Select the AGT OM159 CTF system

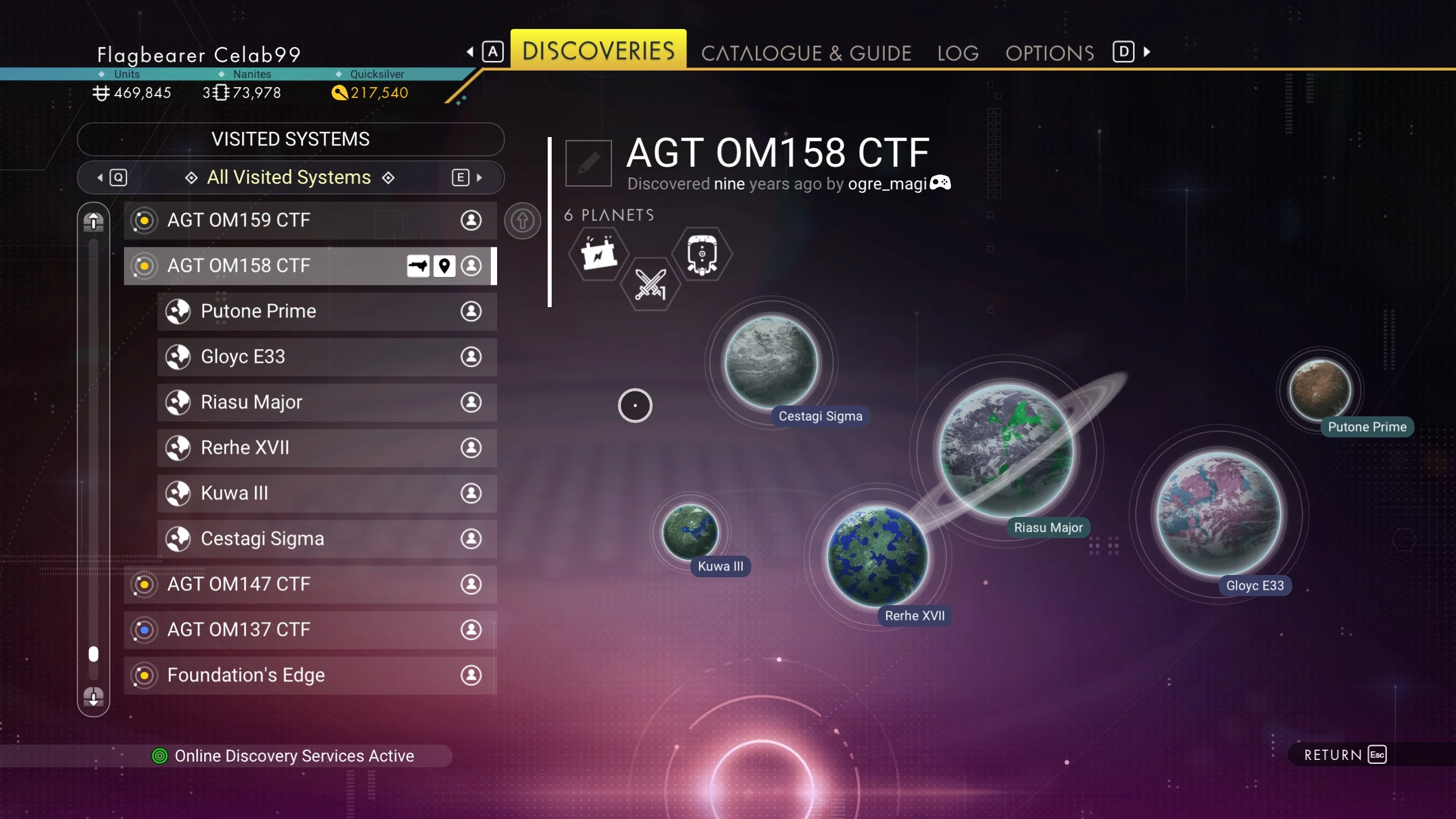[310, 220]
